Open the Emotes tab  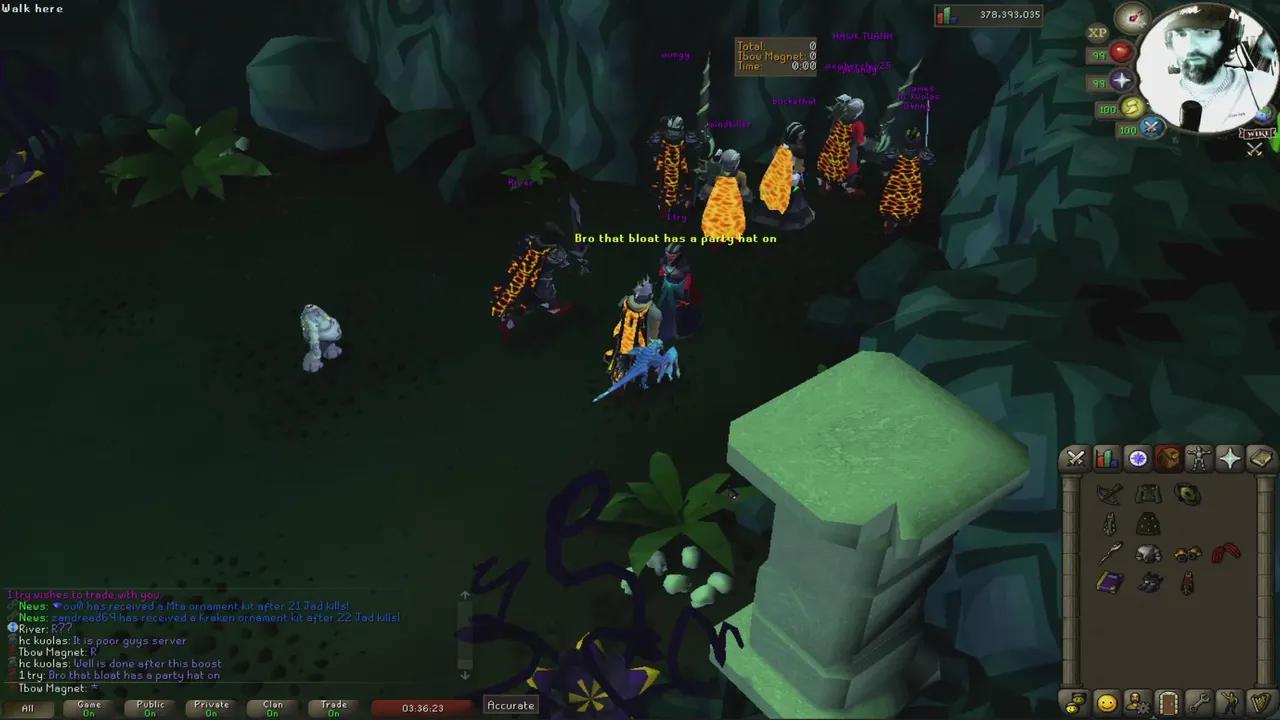point(1230,702)
